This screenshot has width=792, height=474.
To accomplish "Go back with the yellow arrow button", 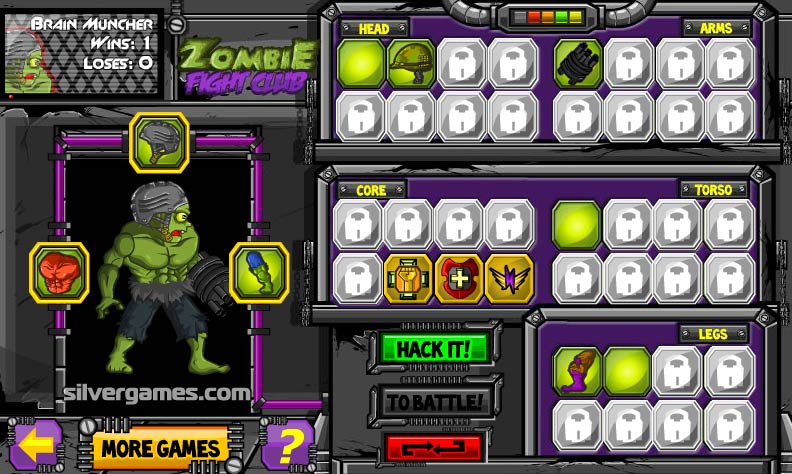I will point(40,443).
